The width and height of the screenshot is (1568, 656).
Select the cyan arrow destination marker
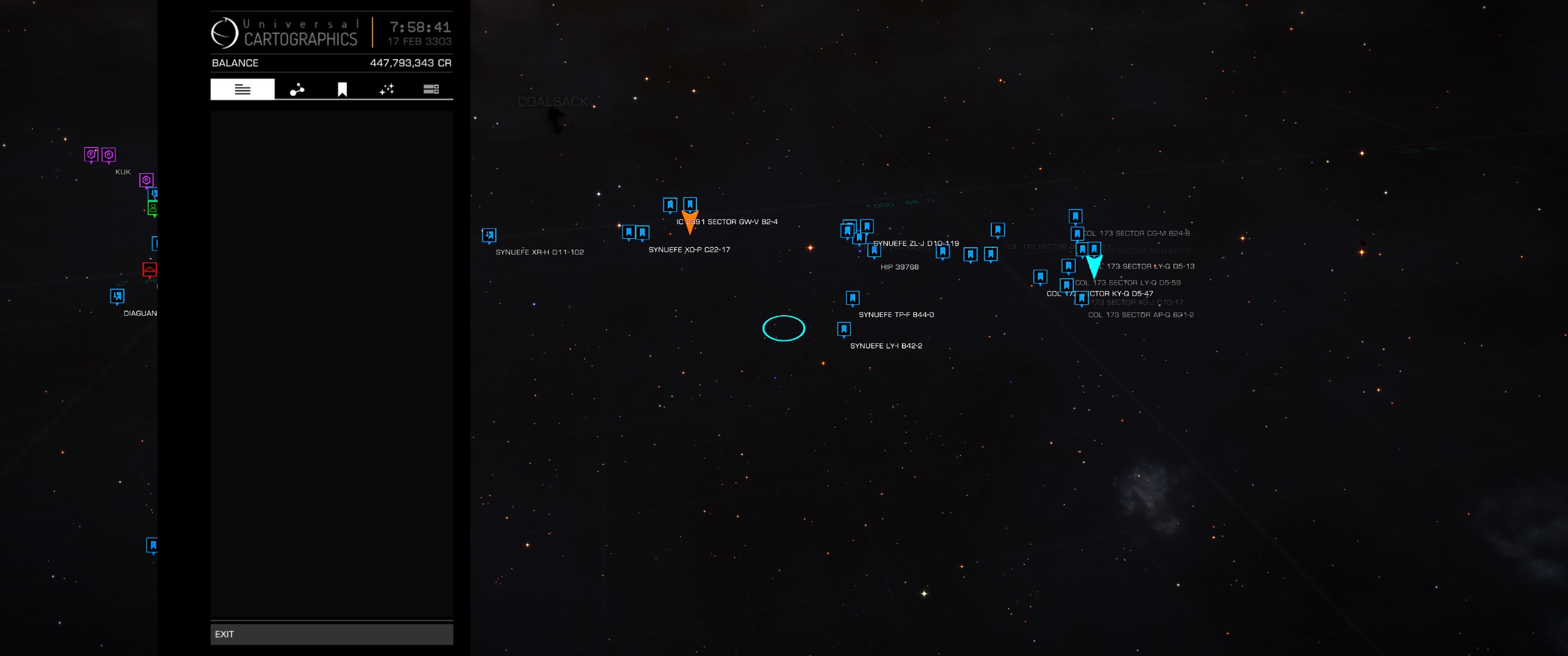[1094, 266]
